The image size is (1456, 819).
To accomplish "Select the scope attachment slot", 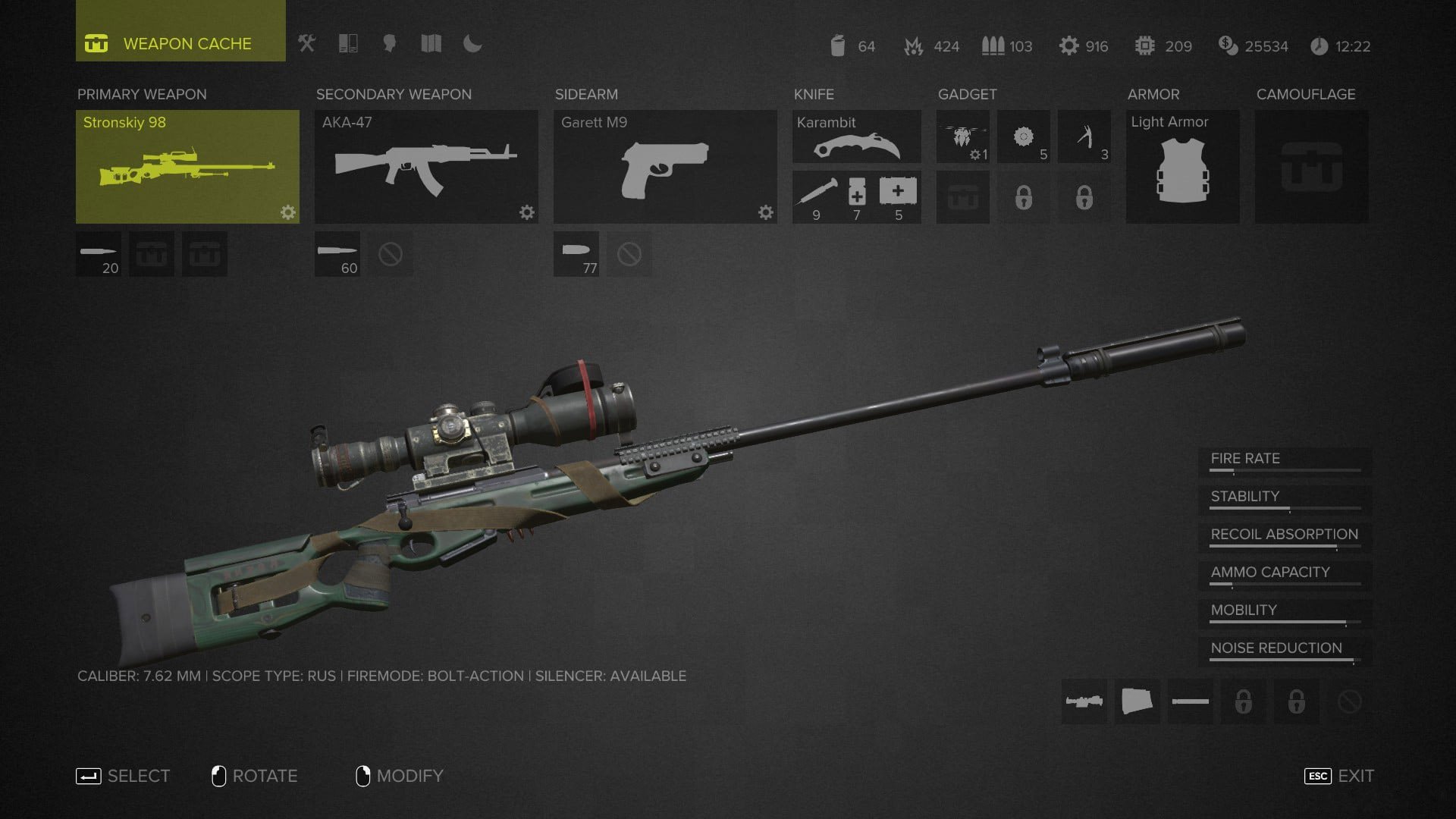I will point(1084,701).
